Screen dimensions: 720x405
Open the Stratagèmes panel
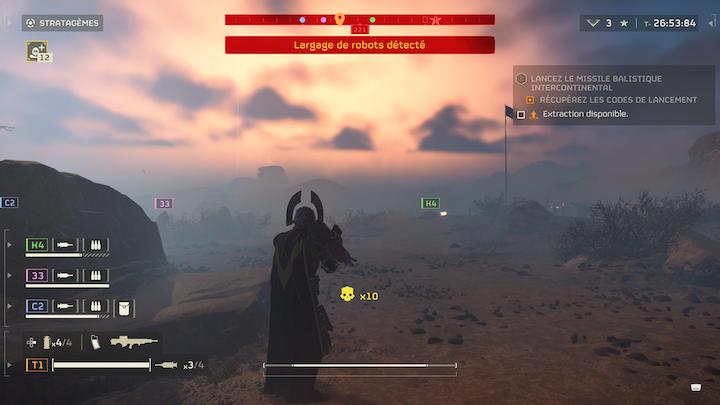tap(64, 22)
